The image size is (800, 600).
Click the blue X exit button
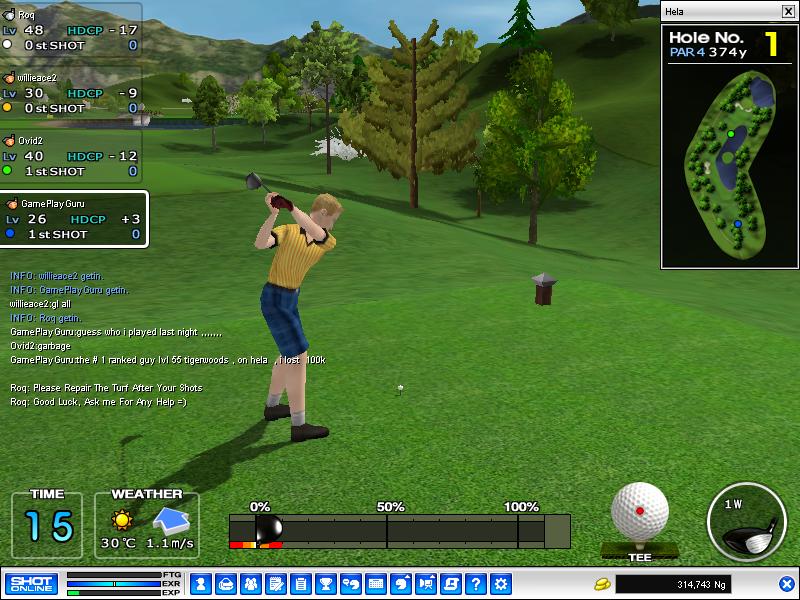point(786,583)
